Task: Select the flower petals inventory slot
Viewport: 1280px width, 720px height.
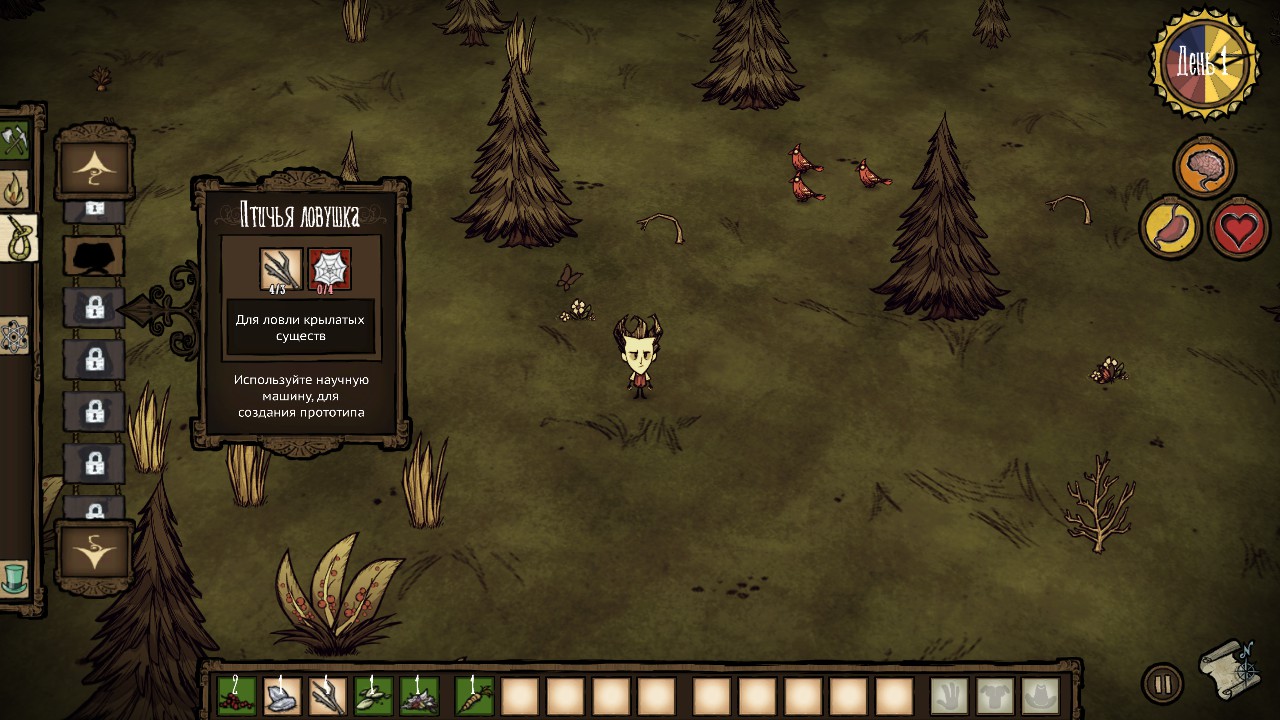Action: coord(420,696)
